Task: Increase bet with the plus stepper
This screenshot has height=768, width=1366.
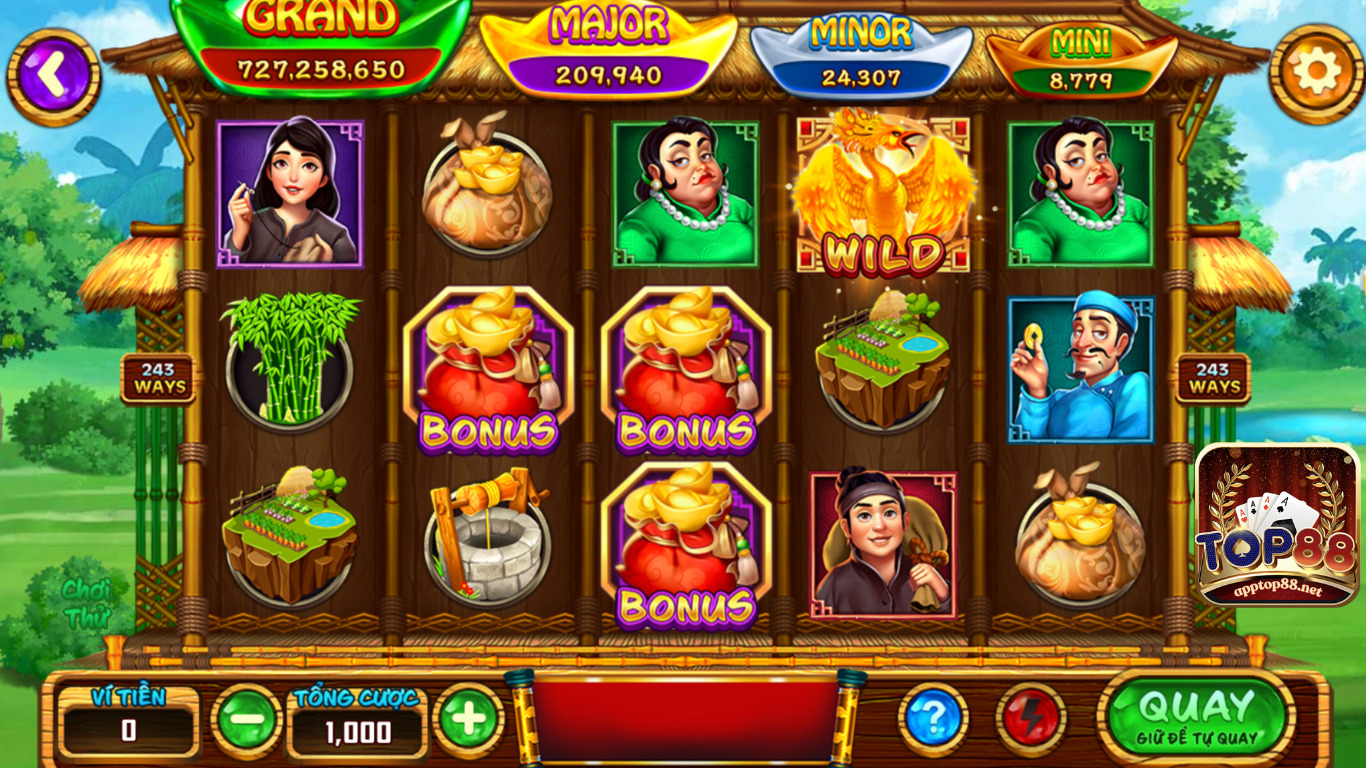Action: (x=470, y=719)
